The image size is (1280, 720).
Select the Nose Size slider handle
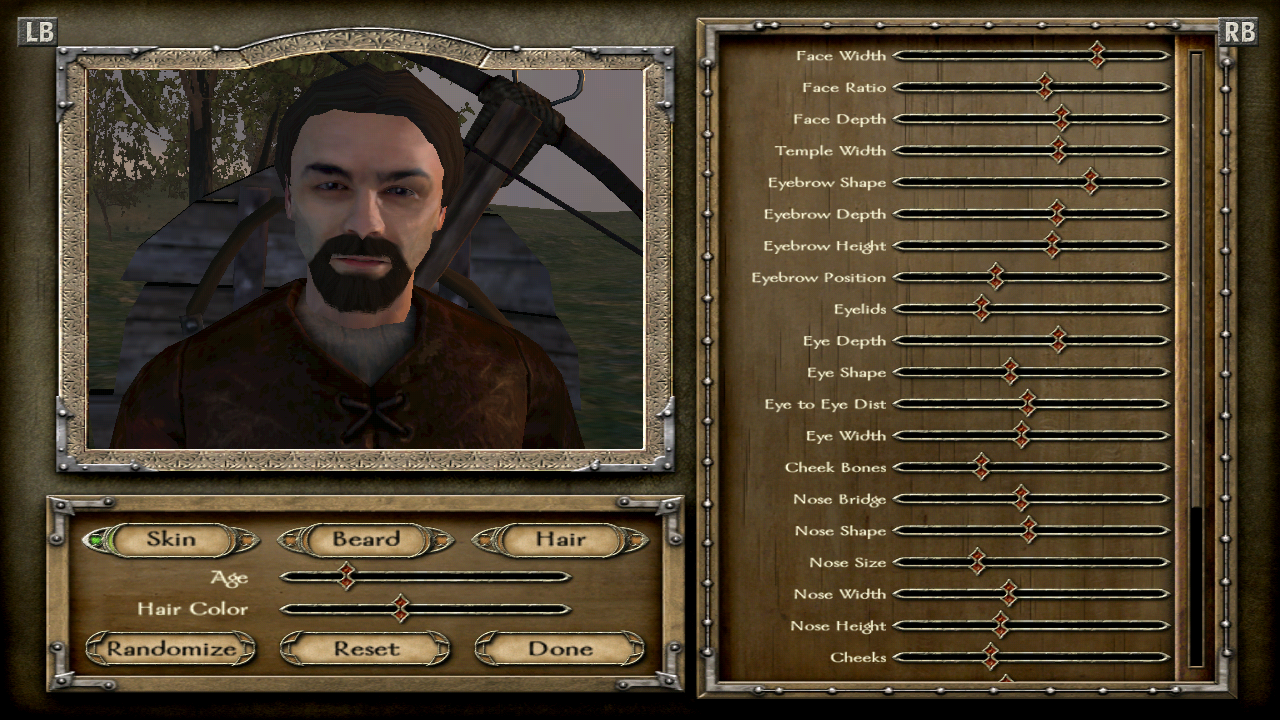tap(976, 562)
